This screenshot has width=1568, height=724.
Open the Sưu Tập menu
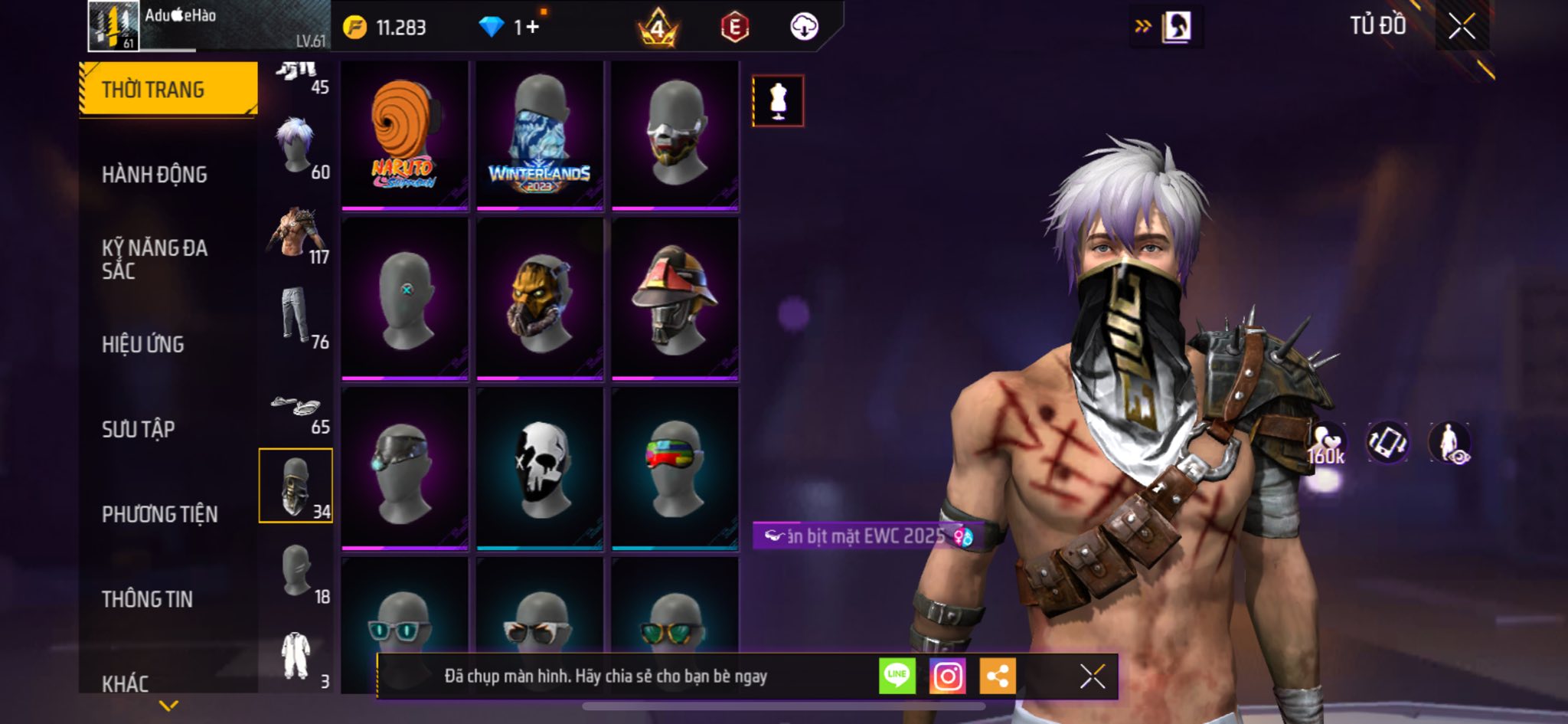pyautogui.click(x=139, y=429)
